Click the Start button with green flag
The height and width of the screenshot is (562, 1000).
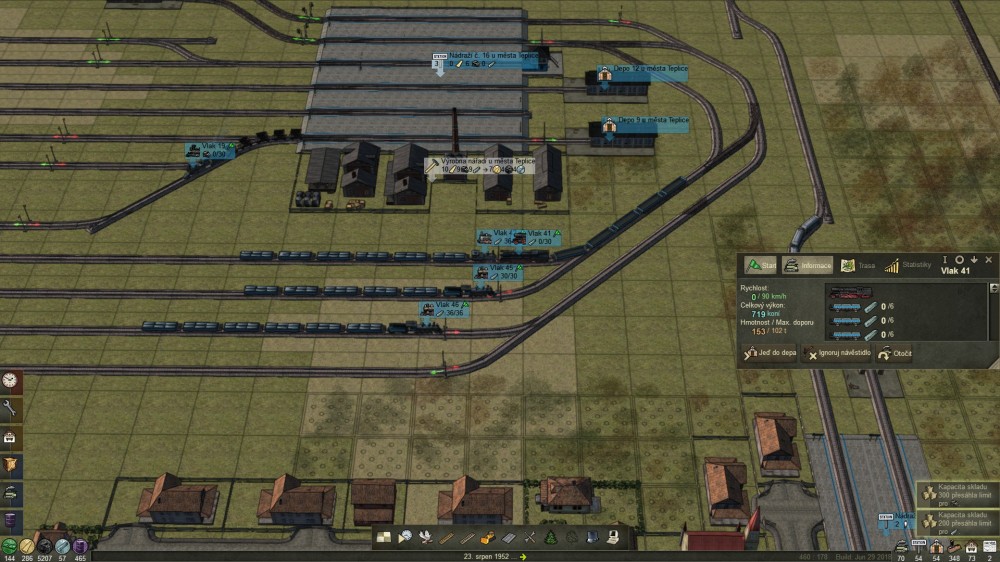tap(760, 265)
